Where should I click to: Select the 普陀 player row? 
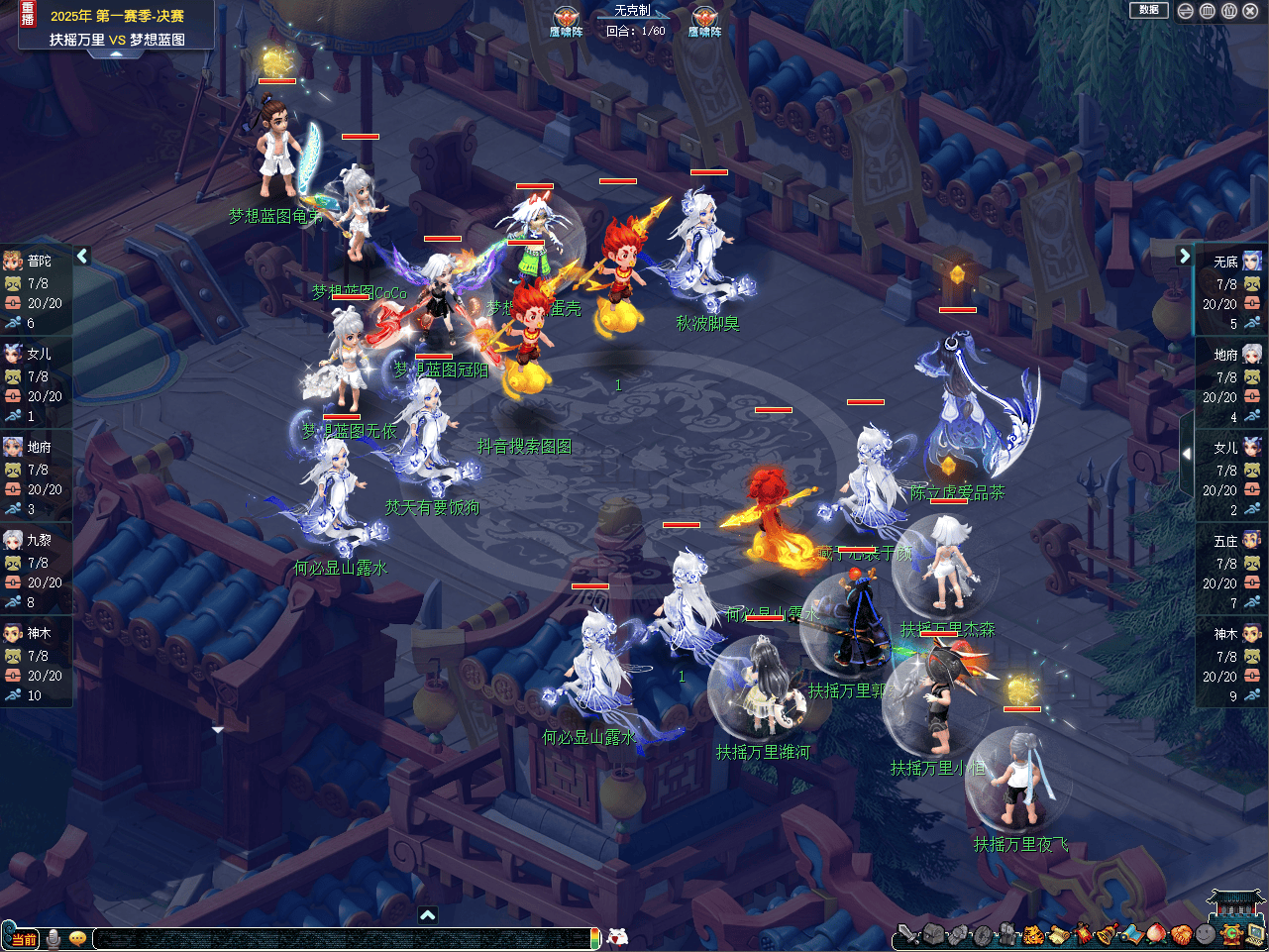(x=36, y=291)
